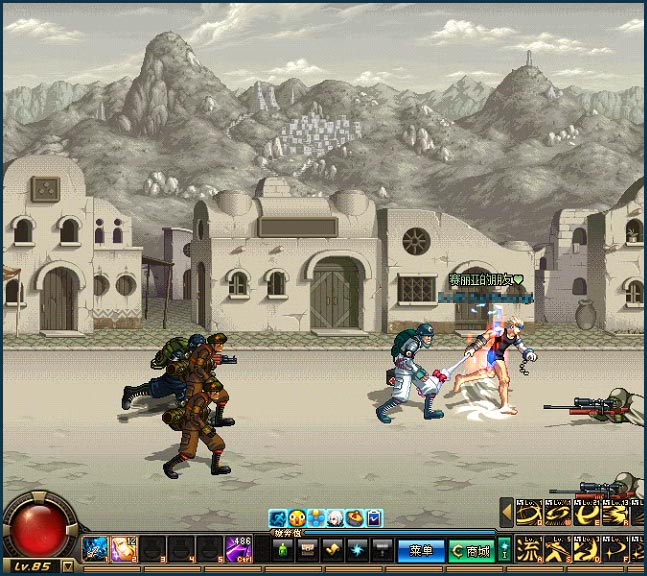
Task: Expand the skill bar with the gold arrow
Action: [x=506, y=513]
